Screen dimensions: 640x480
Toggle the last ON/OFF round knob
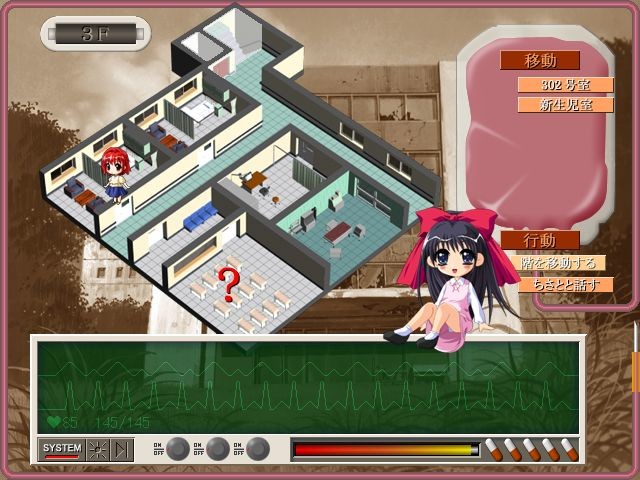[x=257, y=449]
